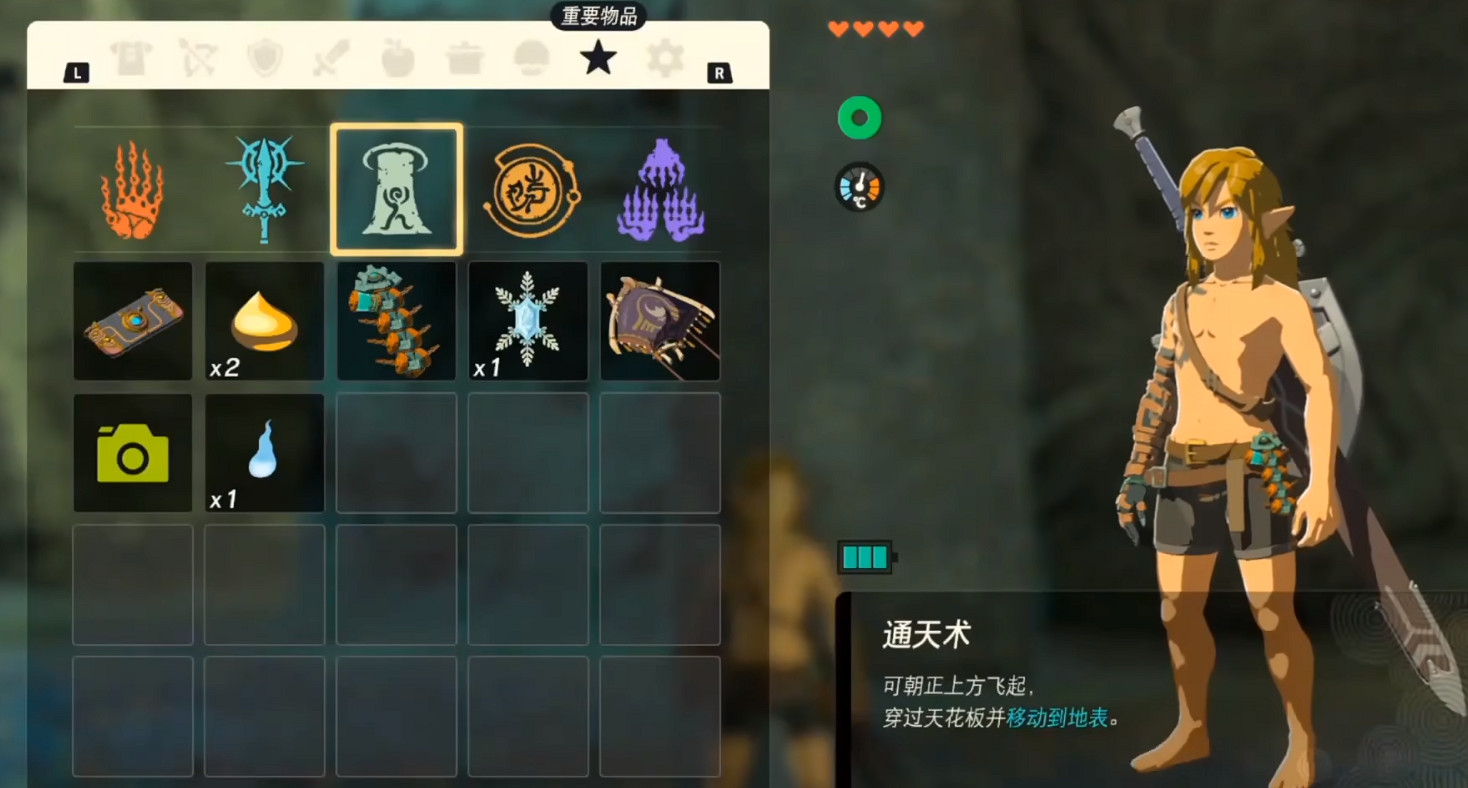Click the battery energy gauge

point(862,558)
